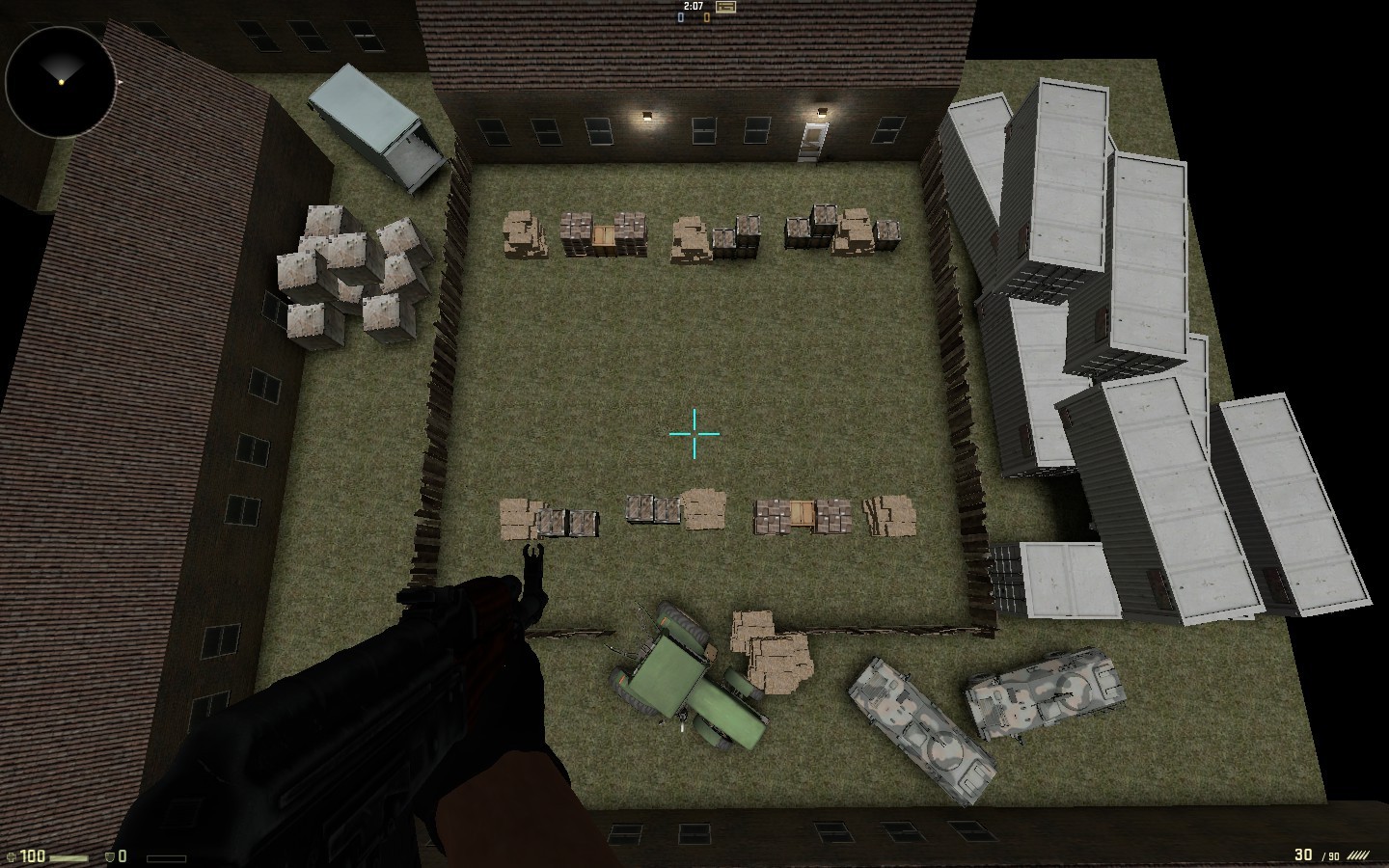Click the cyan crosshair at screen center
The image size is (1389, 868).
click(x=694, y=436)
